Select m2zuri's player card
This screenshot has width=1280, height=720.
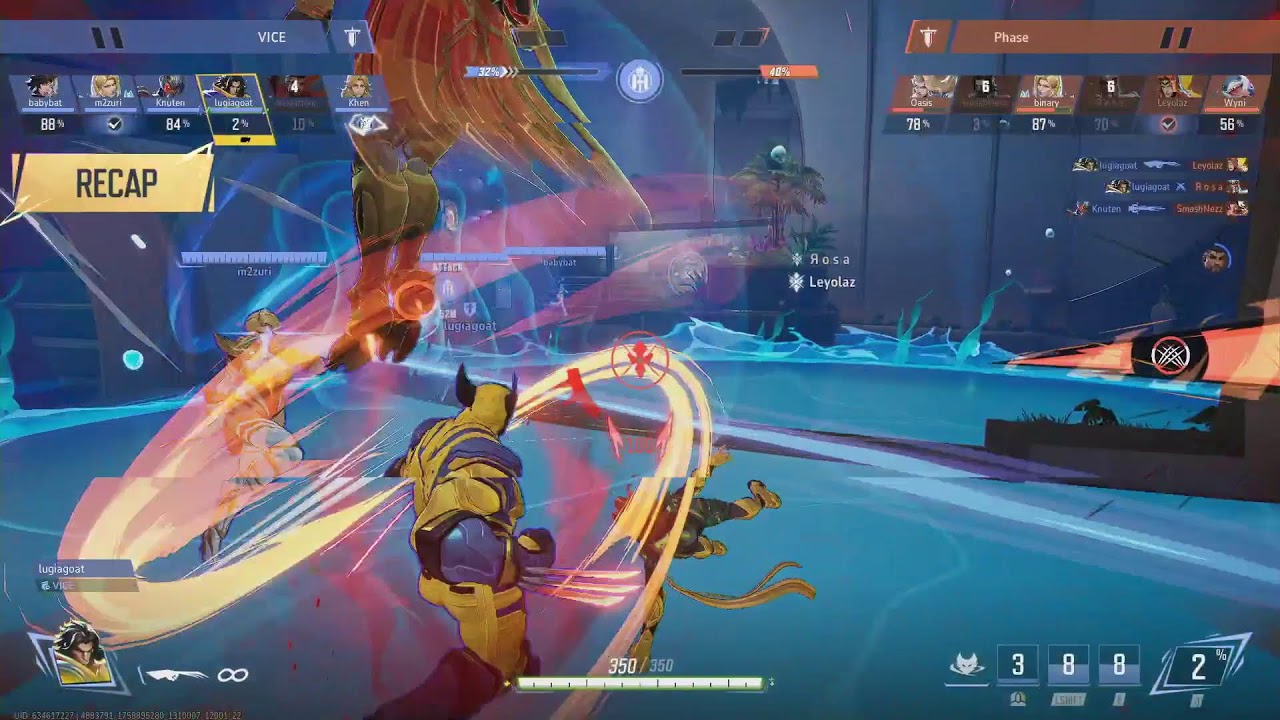click(x=106, y=105)
